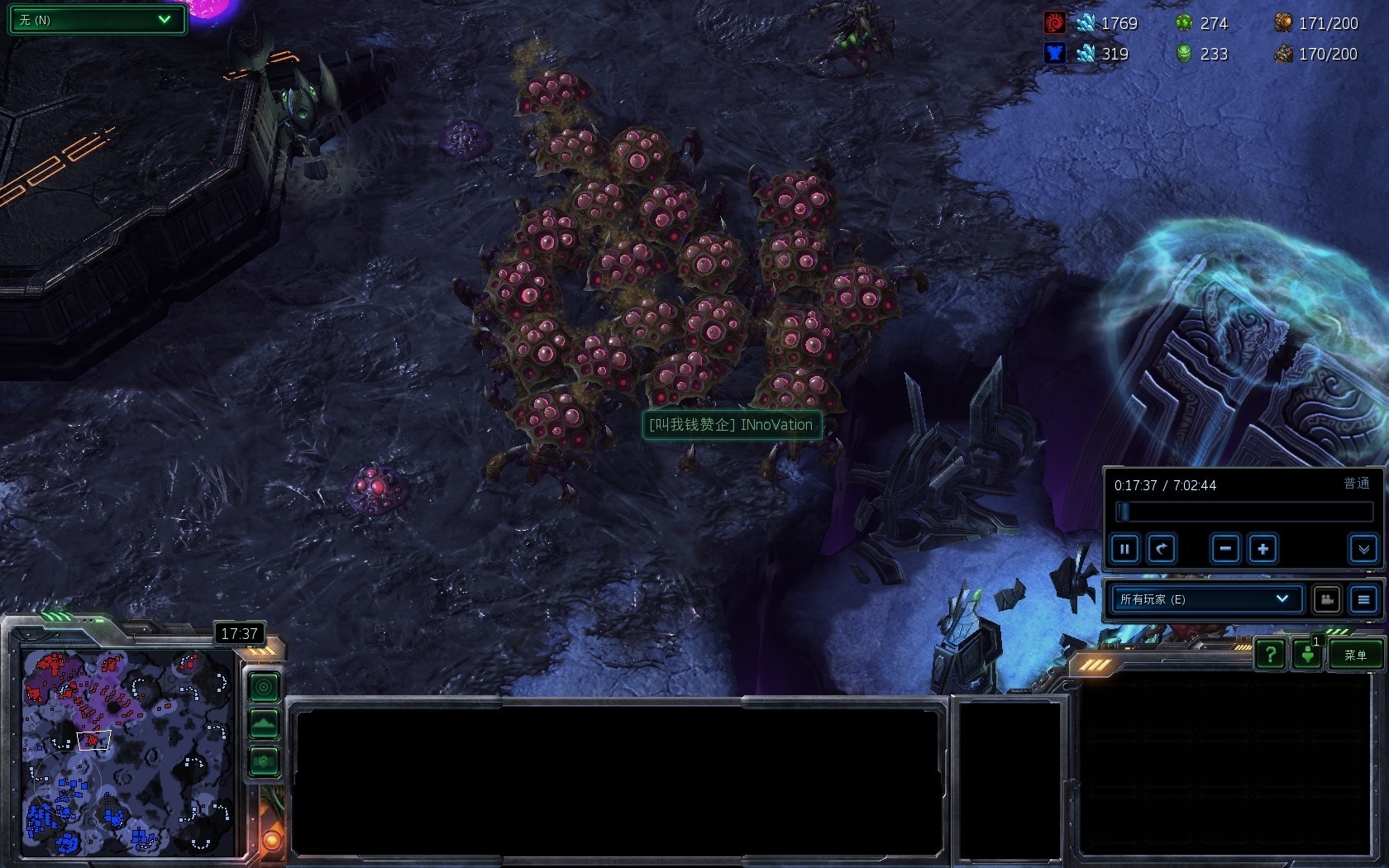Toggle the minimap terrain display button
Viewport: 1389px width, 868px height.
(264, 724)
